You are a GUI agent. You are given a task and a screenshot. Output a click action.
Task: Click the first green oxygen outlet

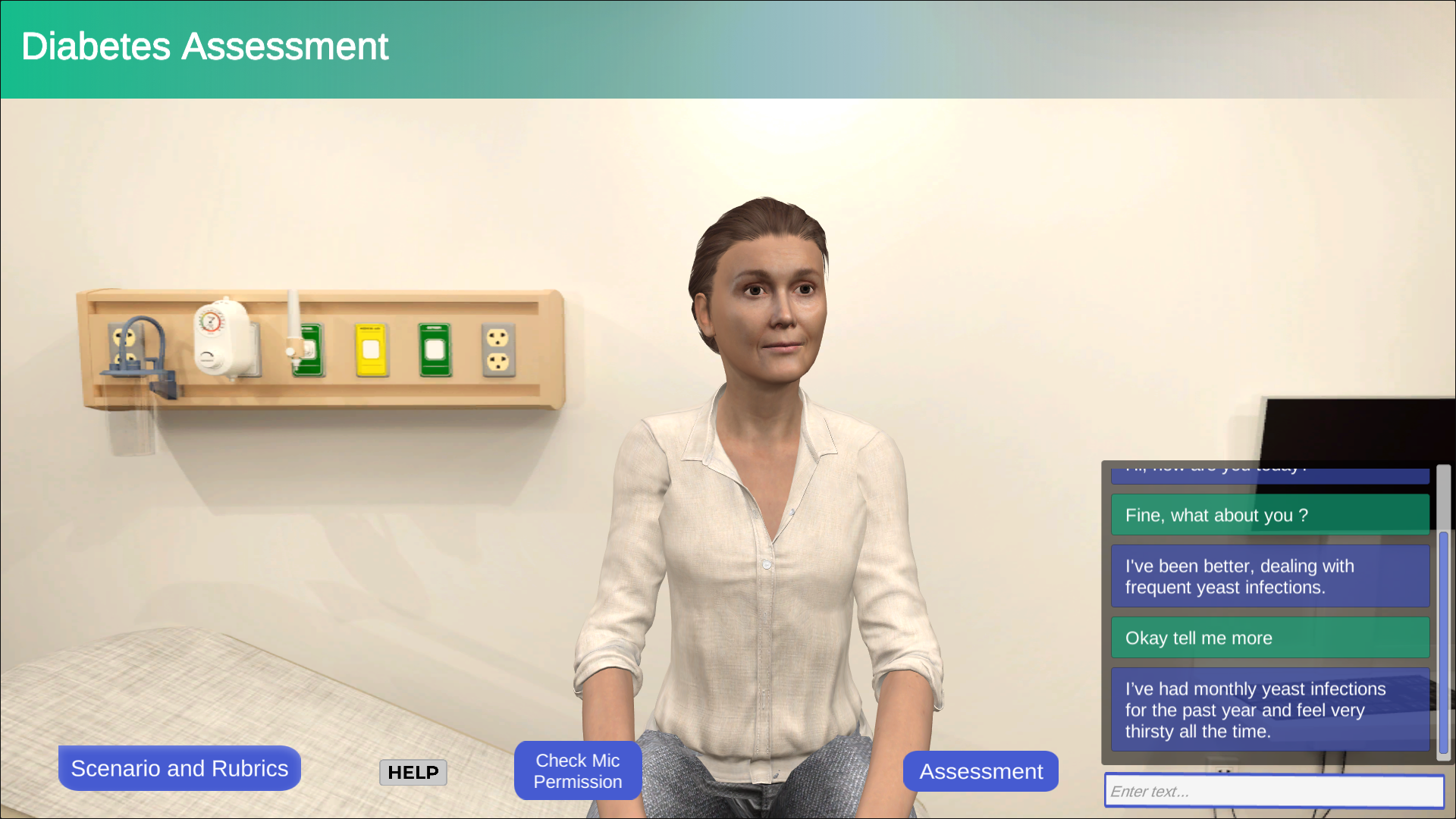point(308,349)
